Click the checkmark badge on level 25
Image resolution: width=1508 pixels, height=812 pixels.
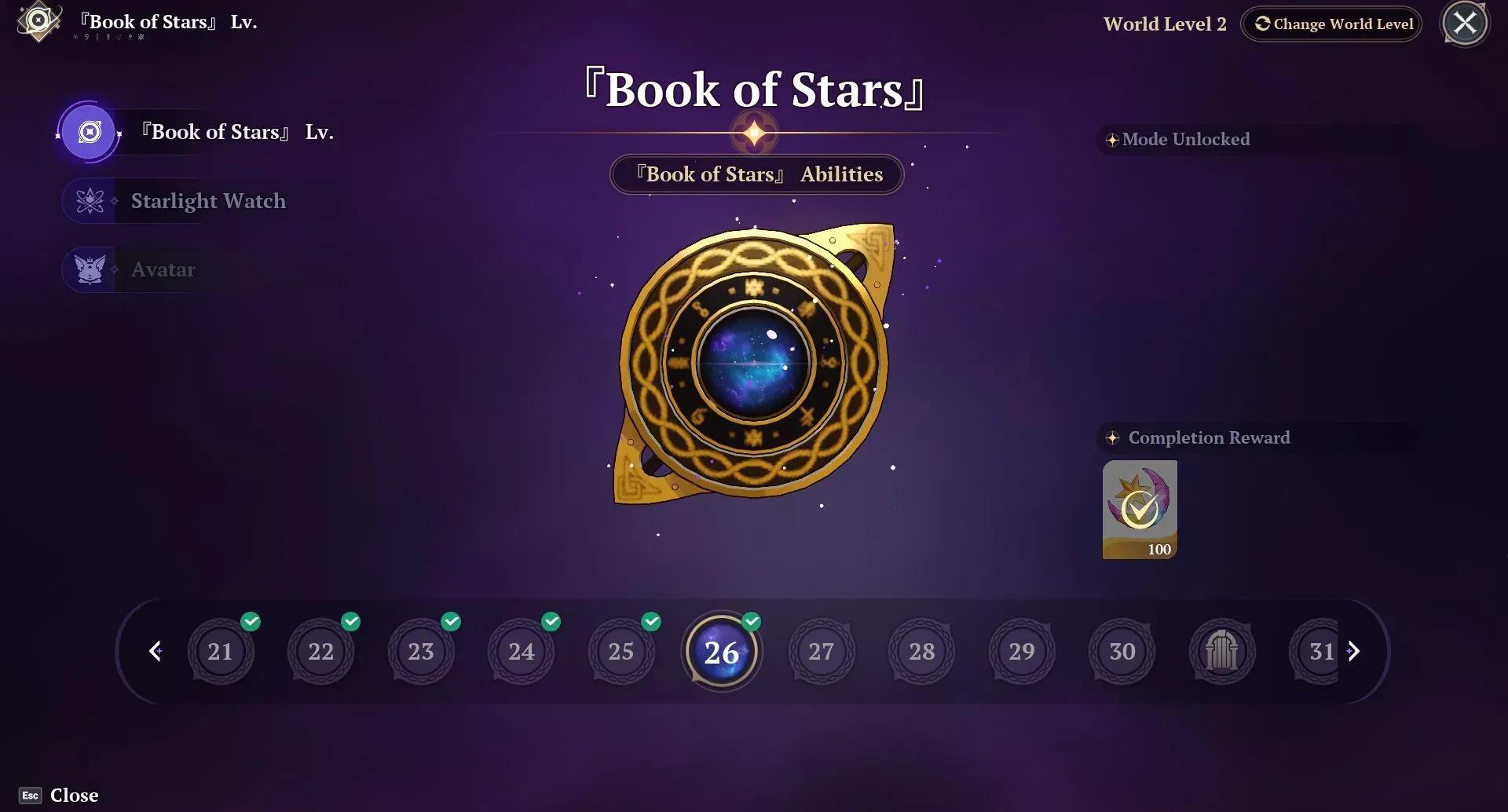click(x=650, y=621)
